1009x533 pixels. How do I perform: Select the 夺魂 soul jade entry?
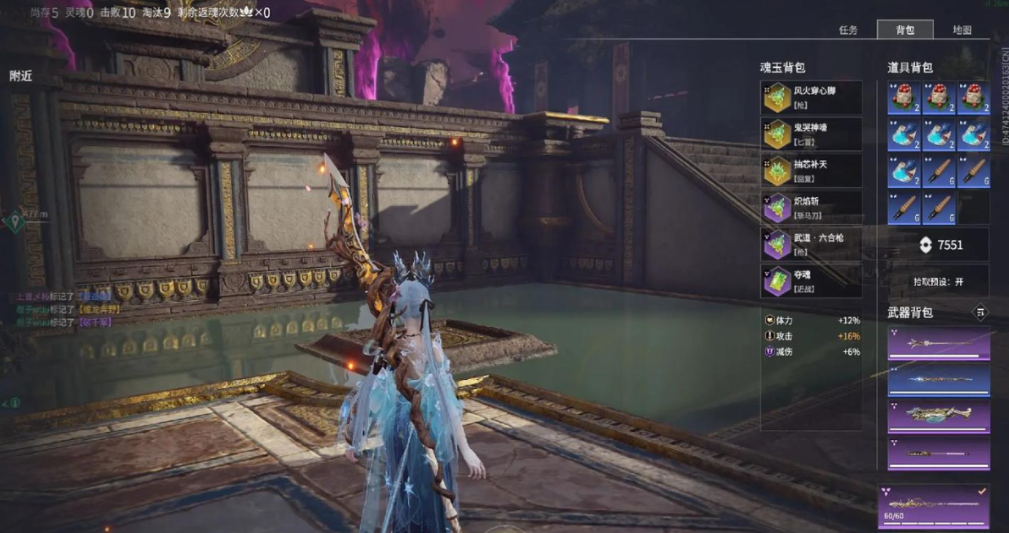(811, 281)
